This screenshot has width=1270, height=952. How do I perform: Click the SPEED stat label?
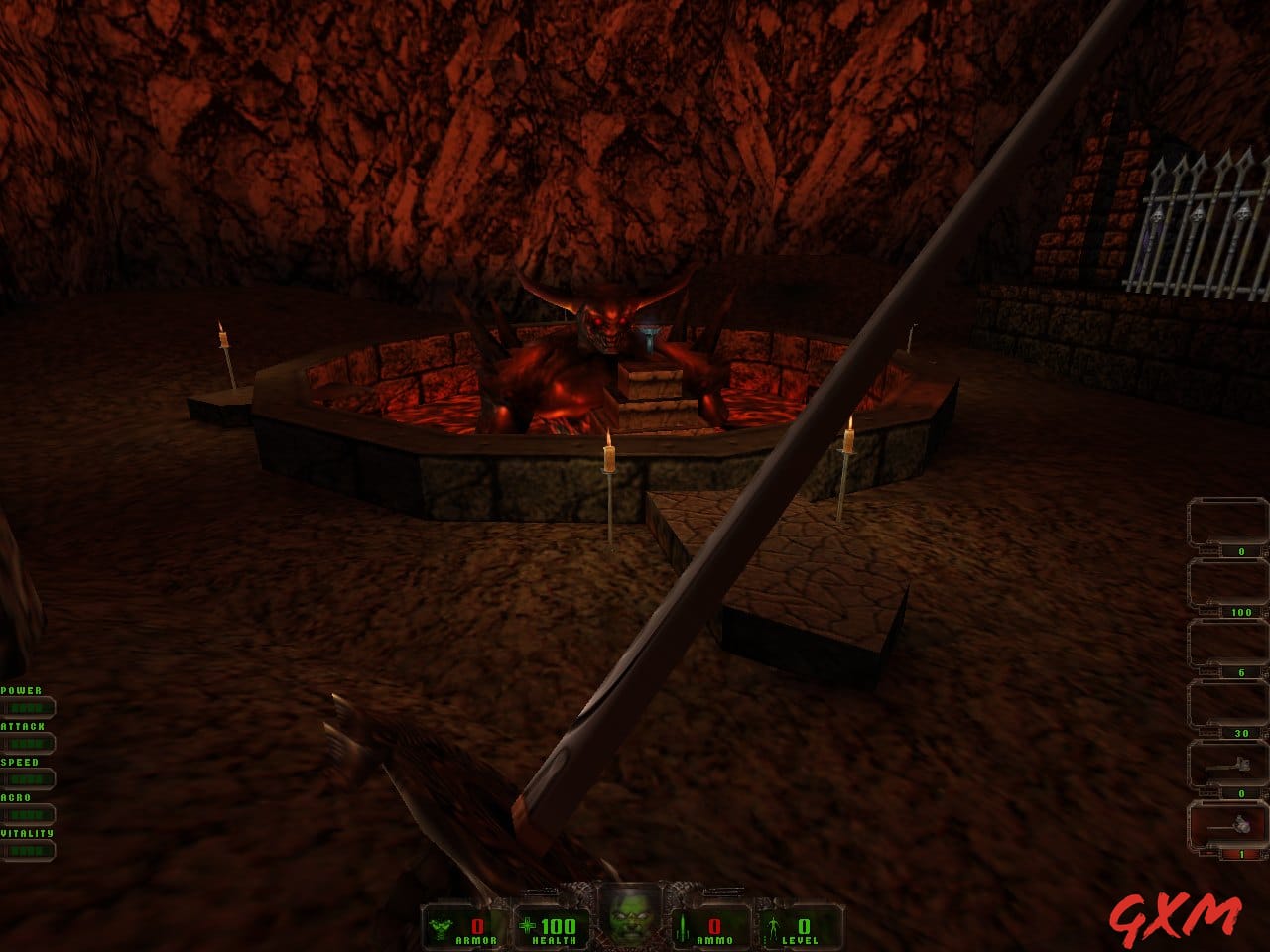[x=18, y=761]
